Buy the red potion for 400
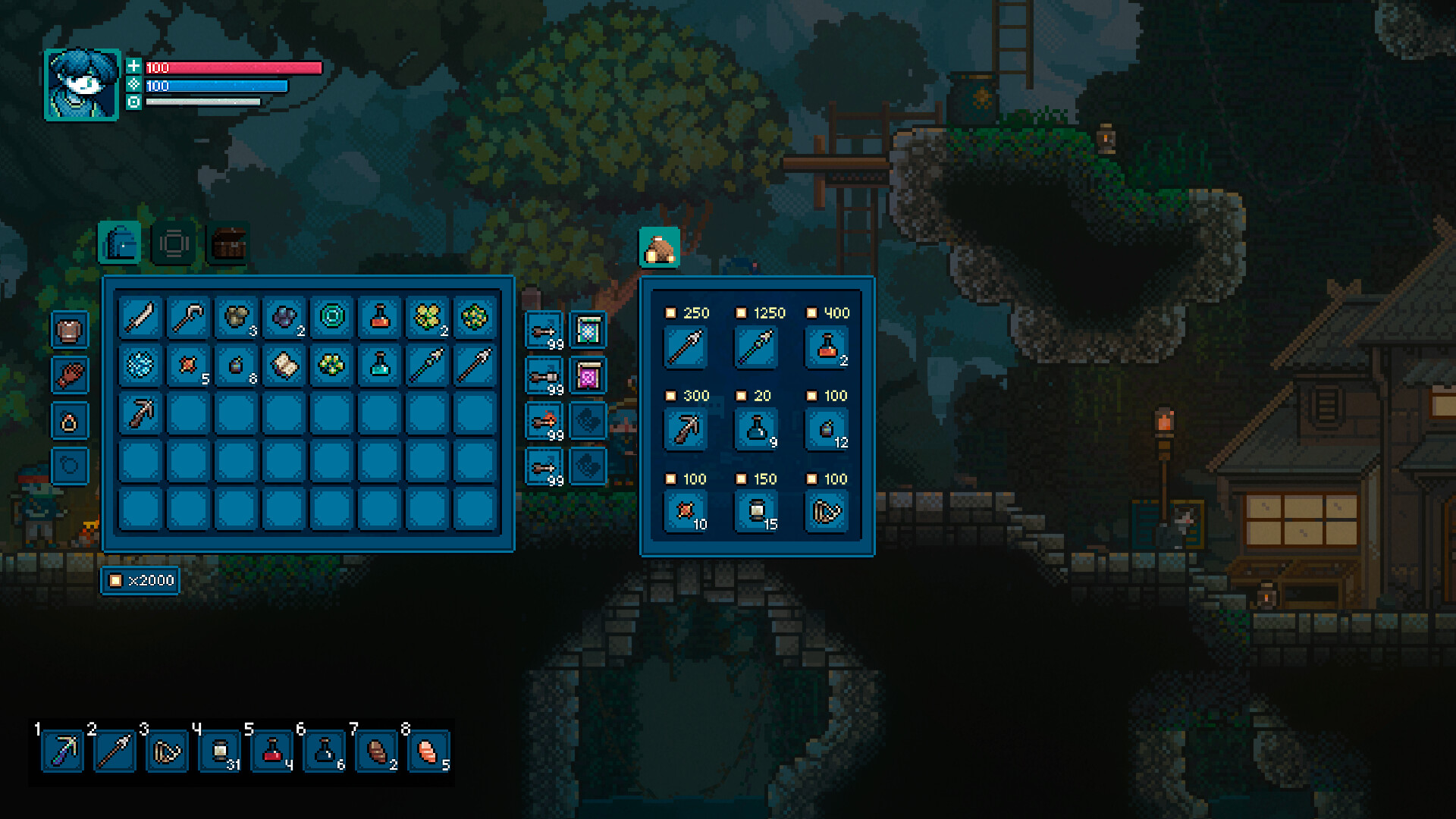 coord(827,347)
